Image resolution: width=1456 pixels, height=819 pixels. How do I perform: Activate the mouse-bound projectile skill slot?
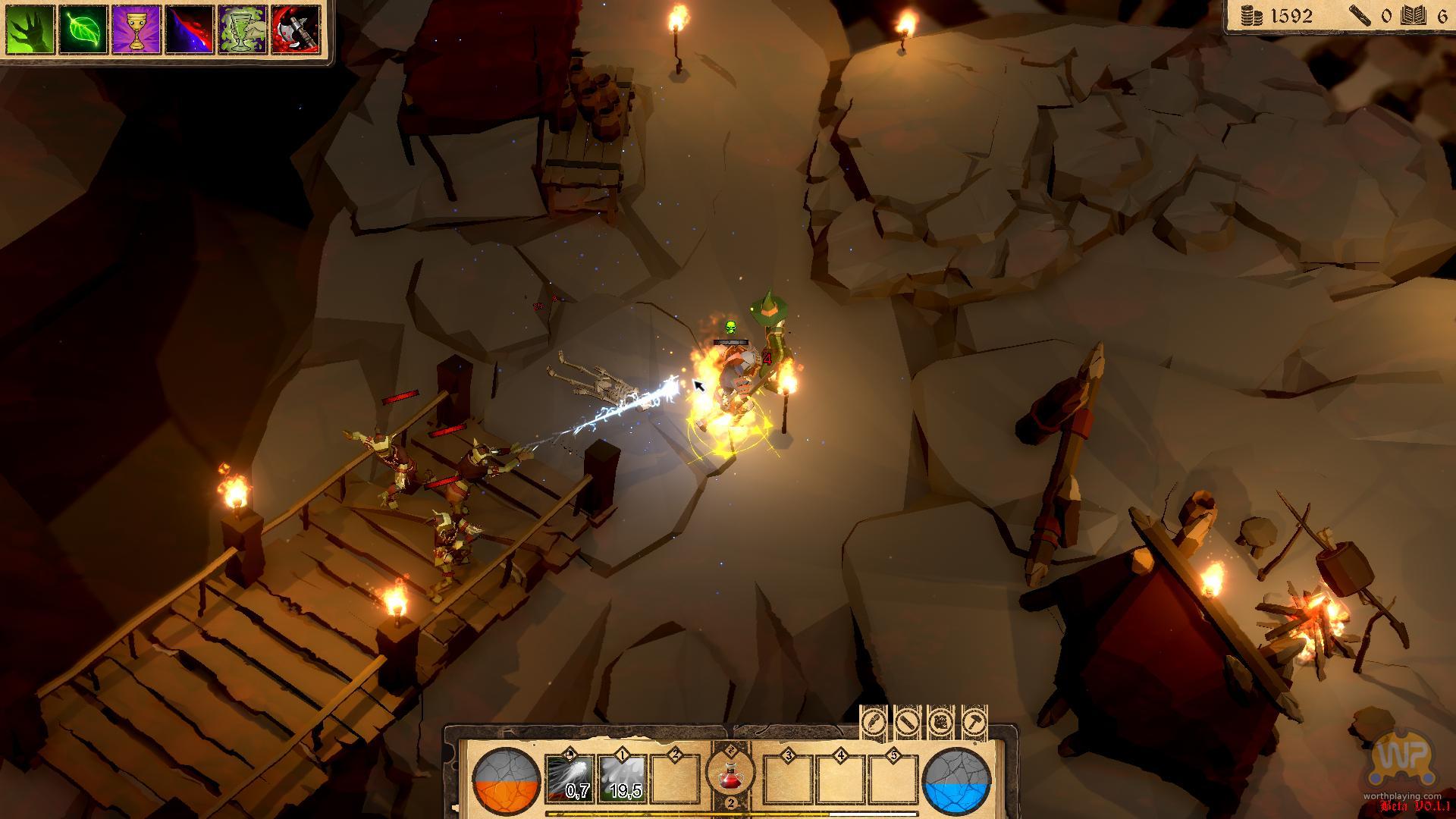coord(569,779)
